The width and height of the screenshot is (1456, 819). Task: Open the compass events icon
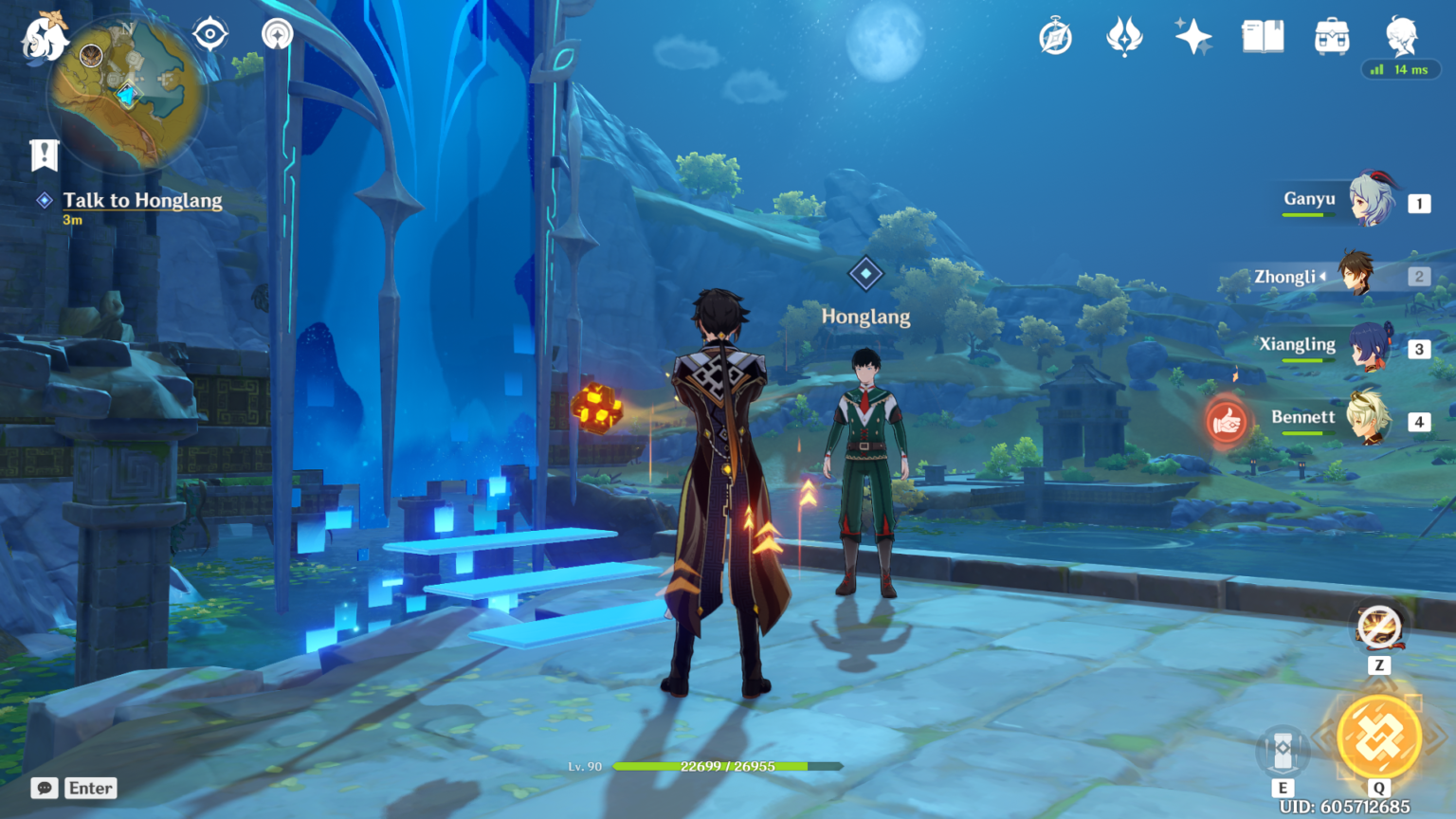(x=1055, y=38)
